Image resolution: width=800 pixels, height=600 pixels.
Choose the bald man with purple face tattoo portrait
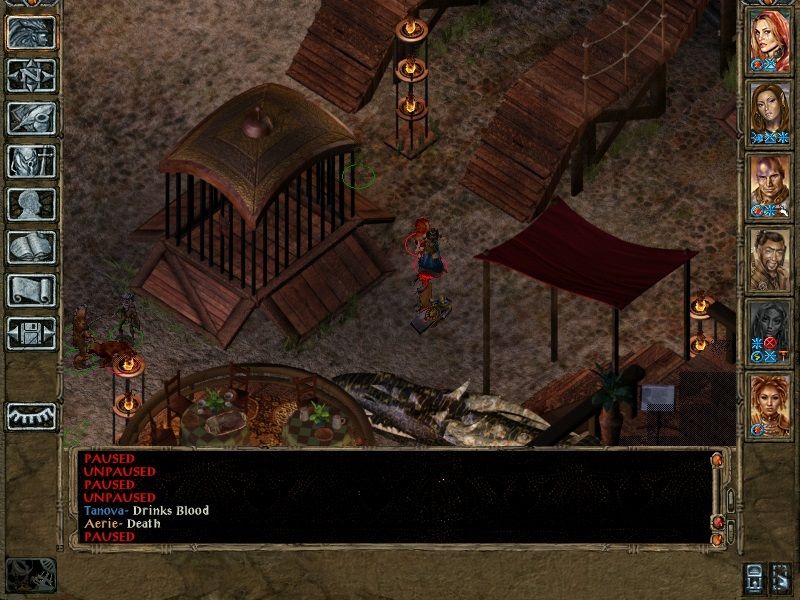769,185
